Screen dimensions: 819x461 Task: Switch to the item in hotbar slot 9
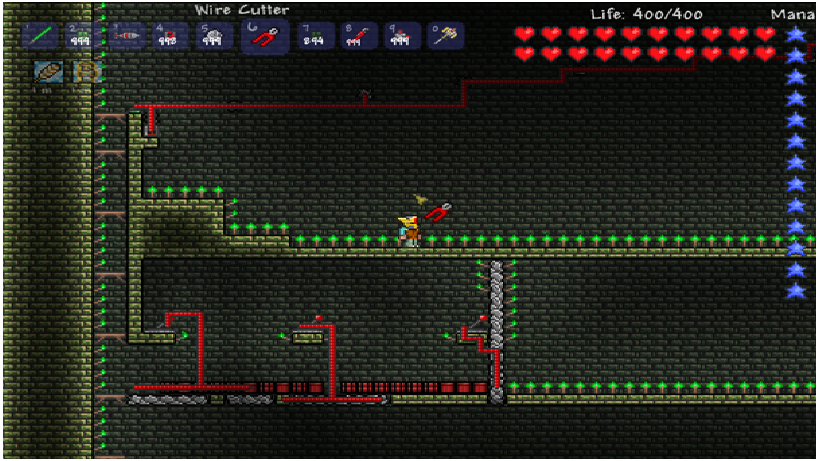[x=401, y=36]
